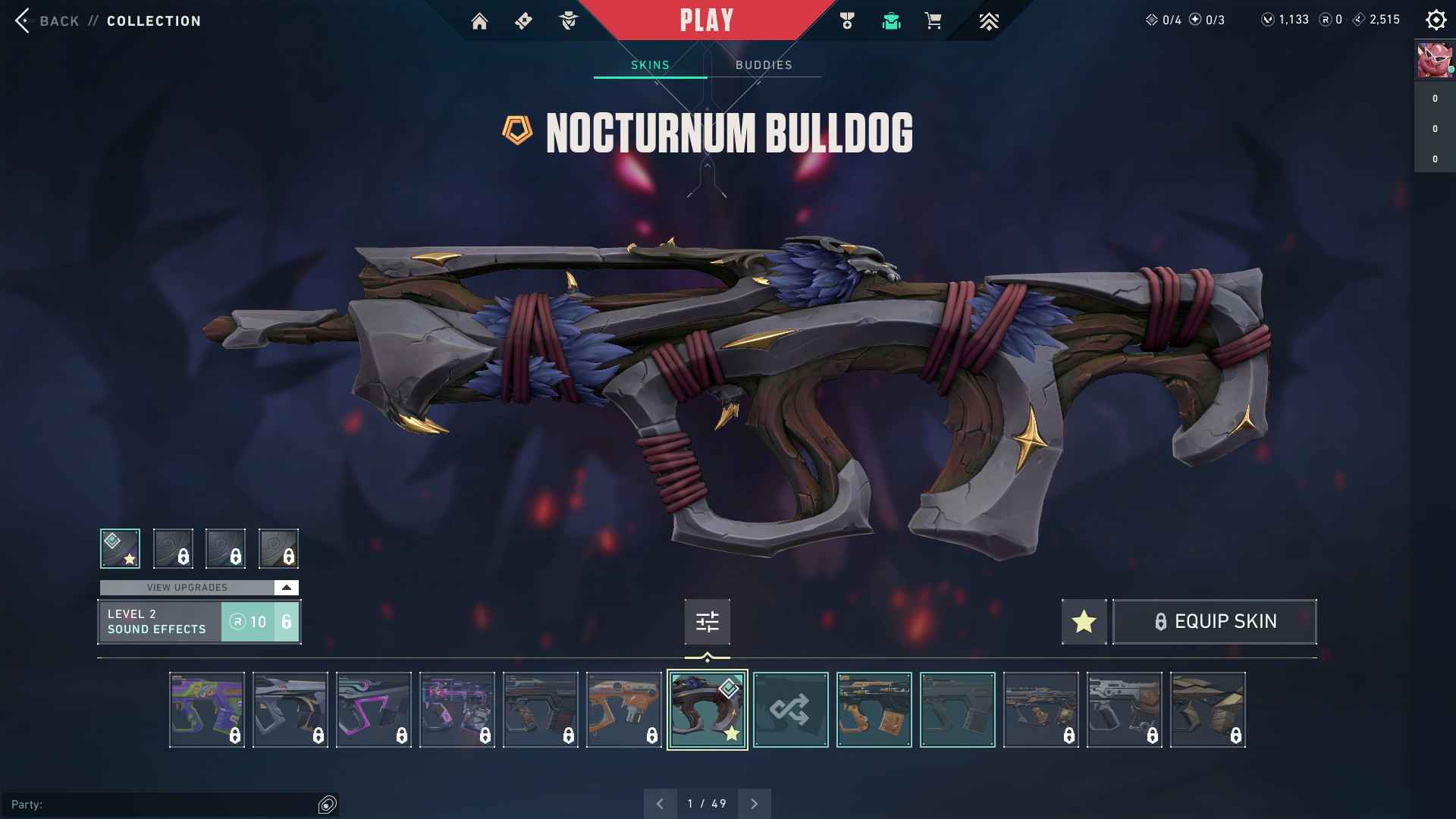
Task: Go to the next skins page
Action: [754, 804]
